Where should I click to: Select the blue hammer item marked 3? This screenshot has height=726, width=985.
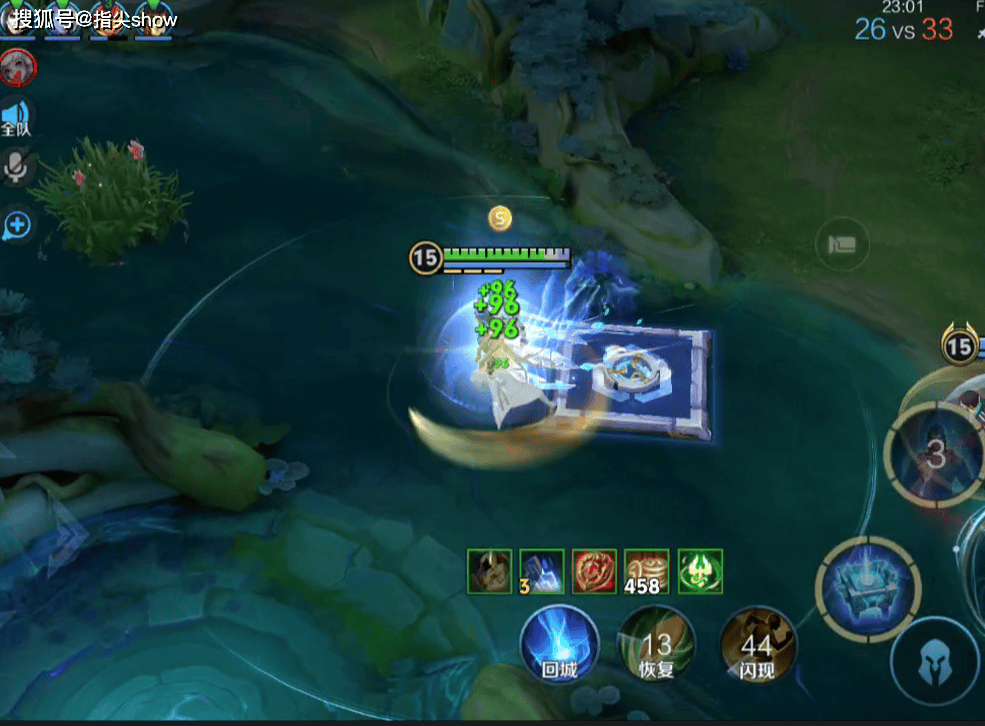541,571
